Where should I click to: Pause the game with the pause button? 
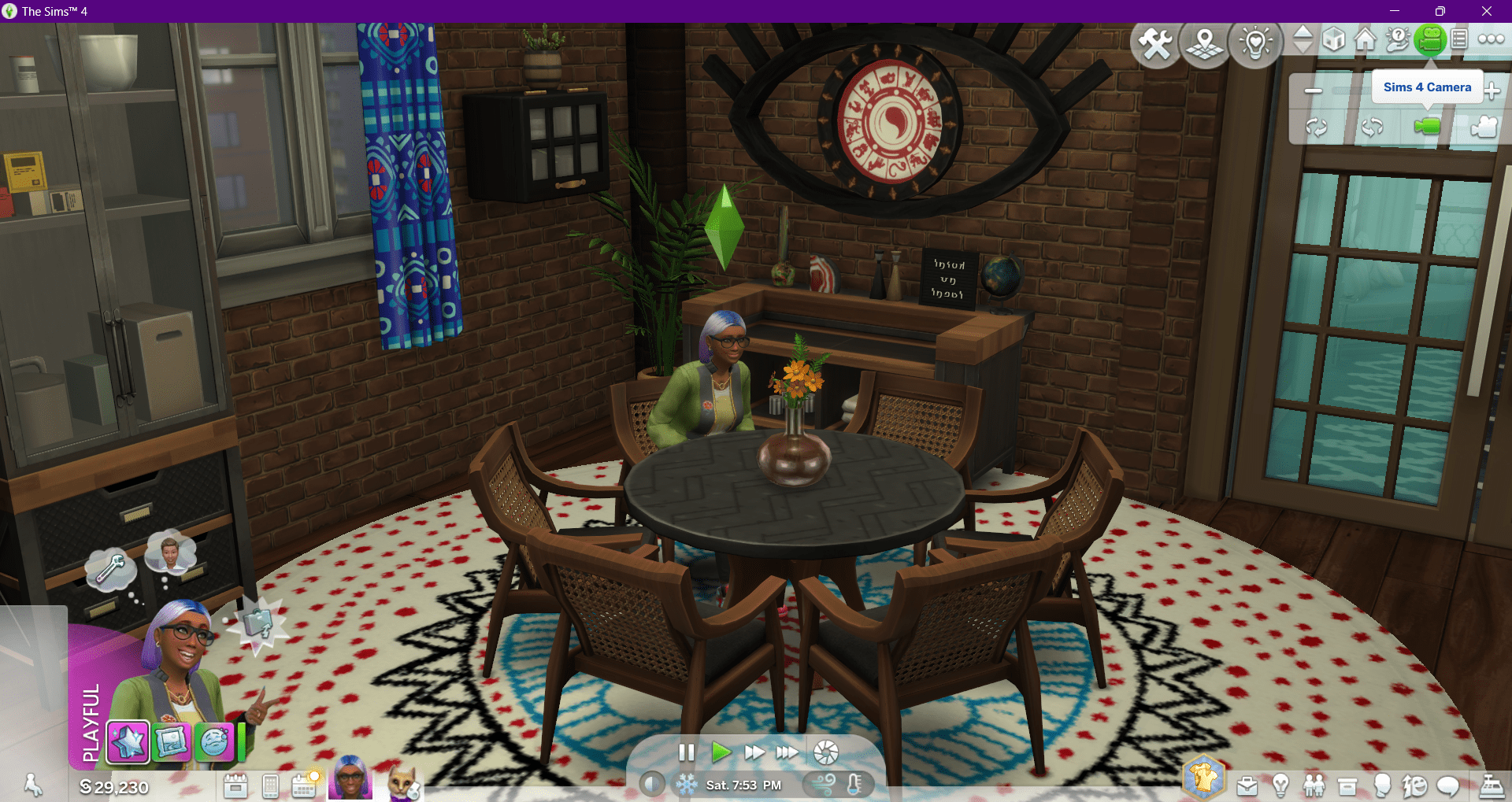click(x=686, y=752)
